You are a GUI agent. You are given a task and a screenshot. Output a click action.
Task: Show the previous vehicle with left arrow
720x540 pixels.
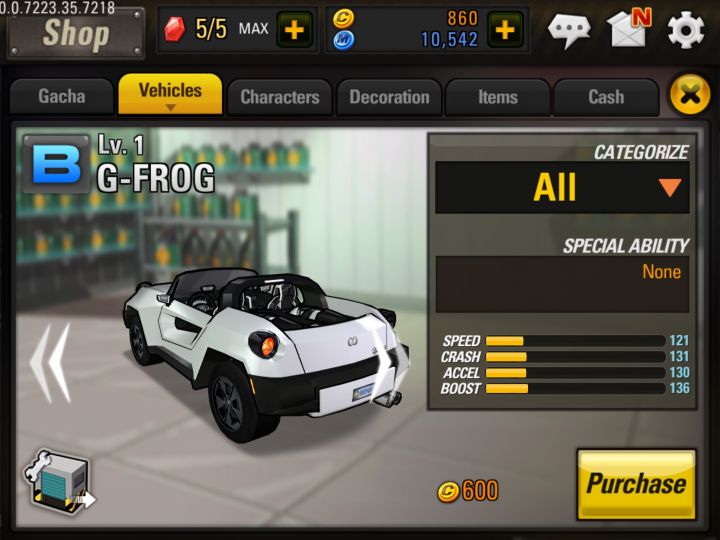point(48,361)
